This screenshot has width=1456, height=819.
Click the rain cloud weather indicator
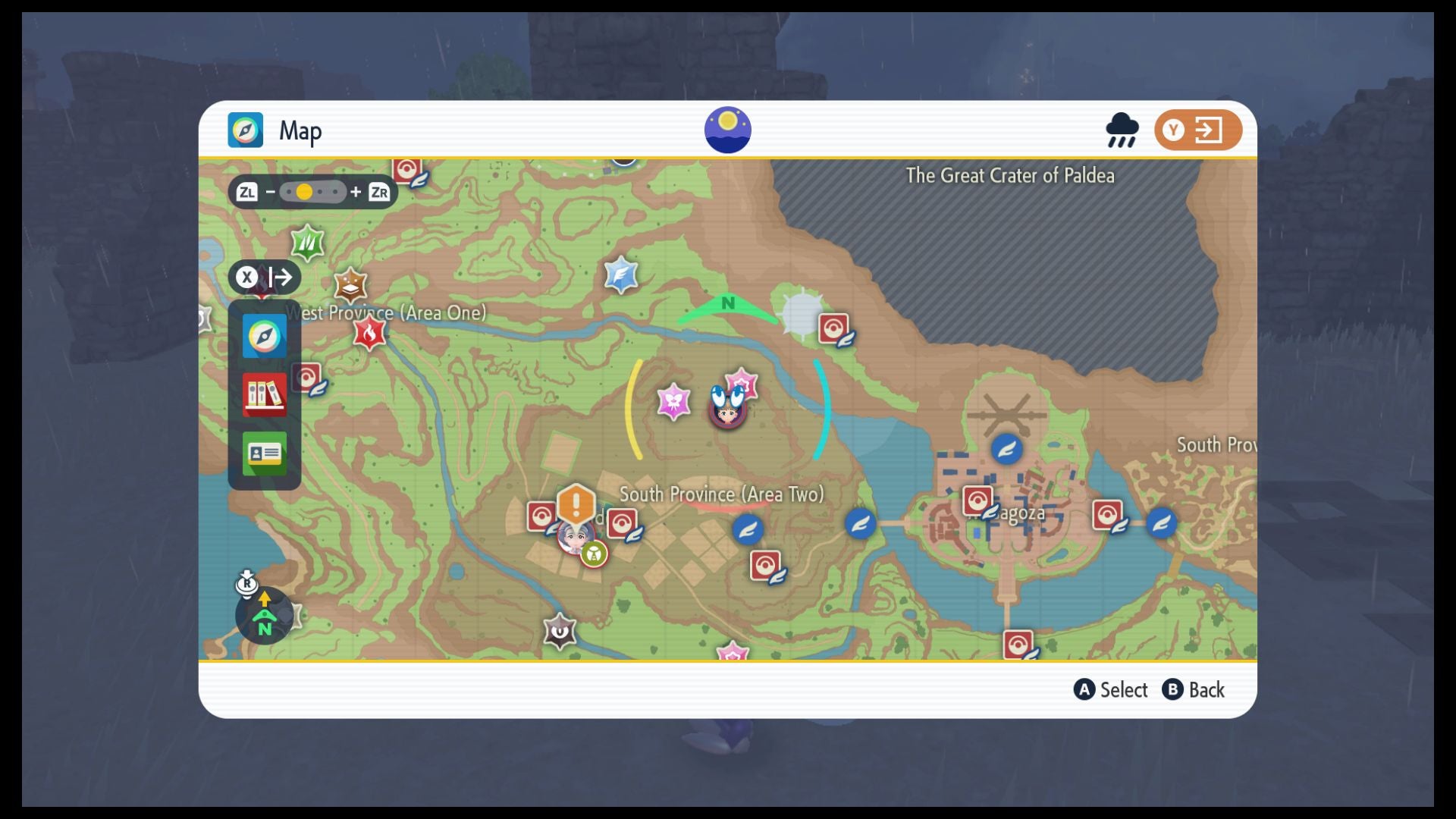point(1122,130)
